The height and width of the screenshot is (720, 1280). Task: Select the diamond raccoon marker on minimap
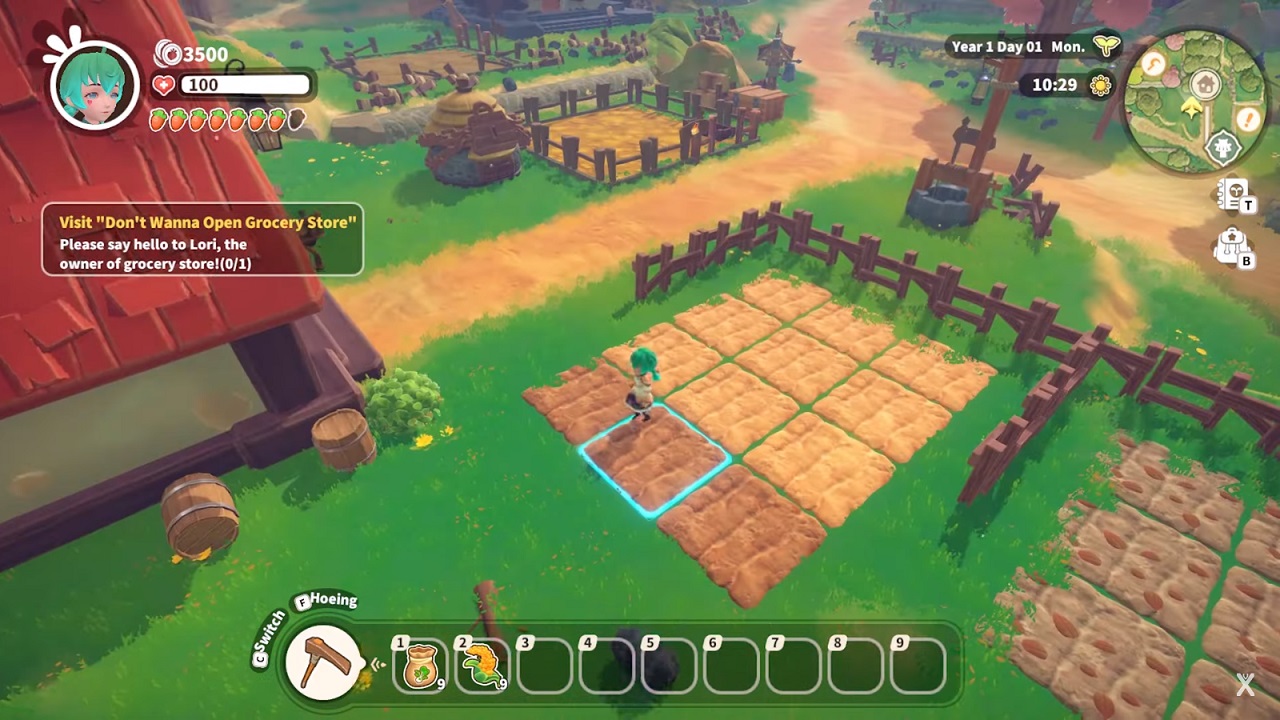(1221, 148)
